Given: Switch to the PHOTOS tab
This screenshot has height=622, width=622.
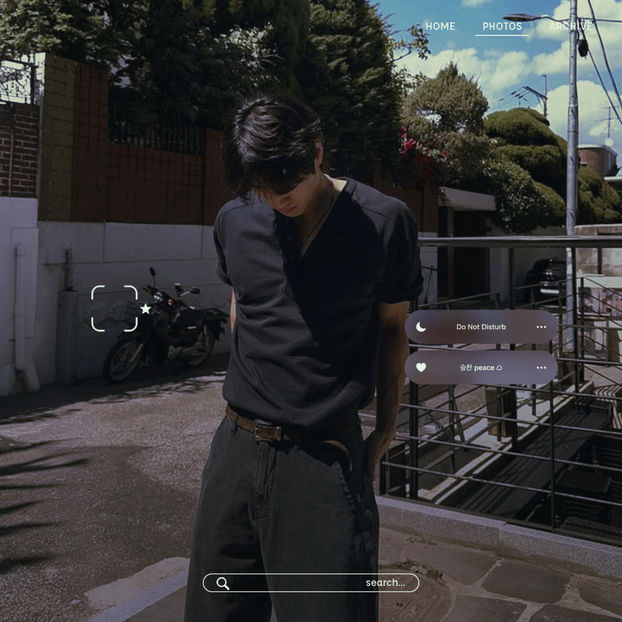Looking at the screenshot, I should [502, 26].
